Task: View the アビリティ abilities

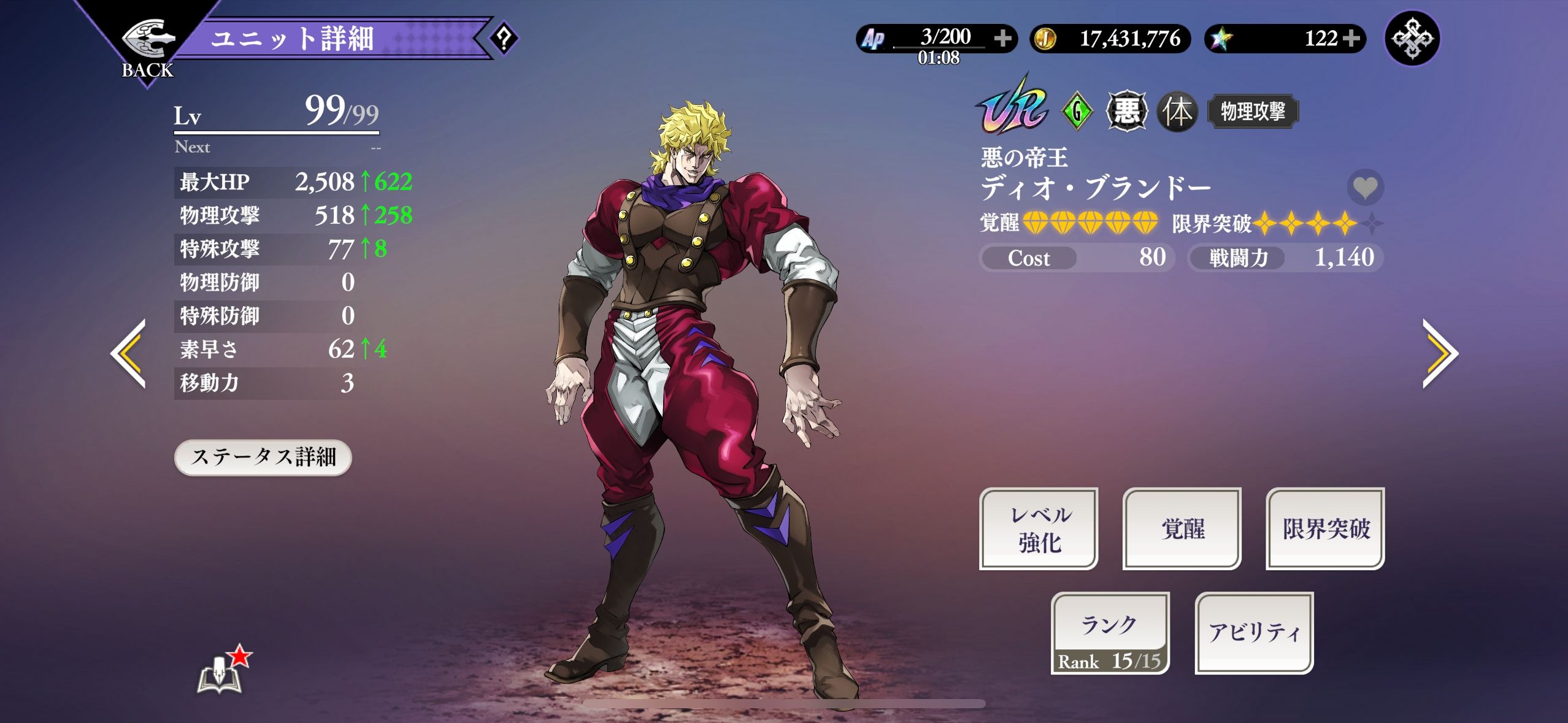Action: coord(1254,633)
